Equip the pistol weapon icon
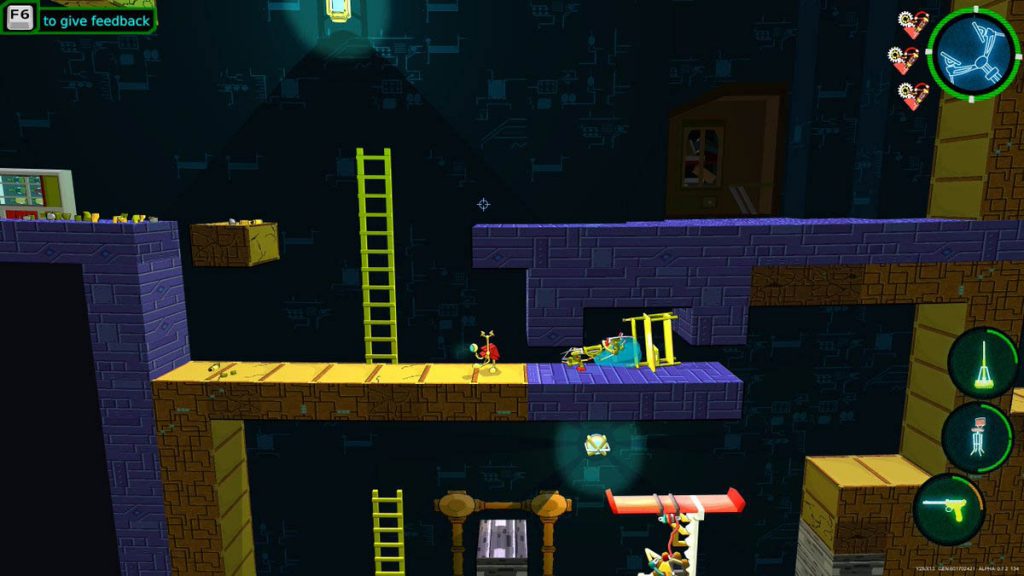 coord(949,509)
